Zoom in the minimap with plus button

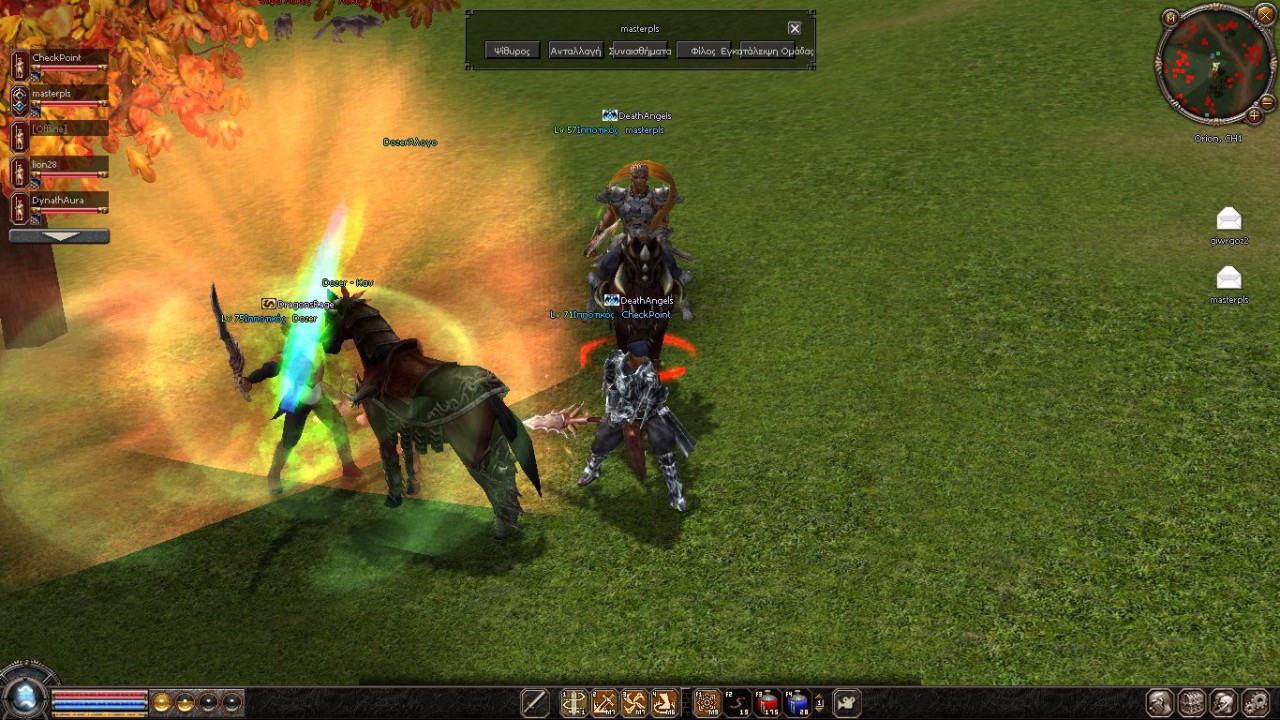1254,115
